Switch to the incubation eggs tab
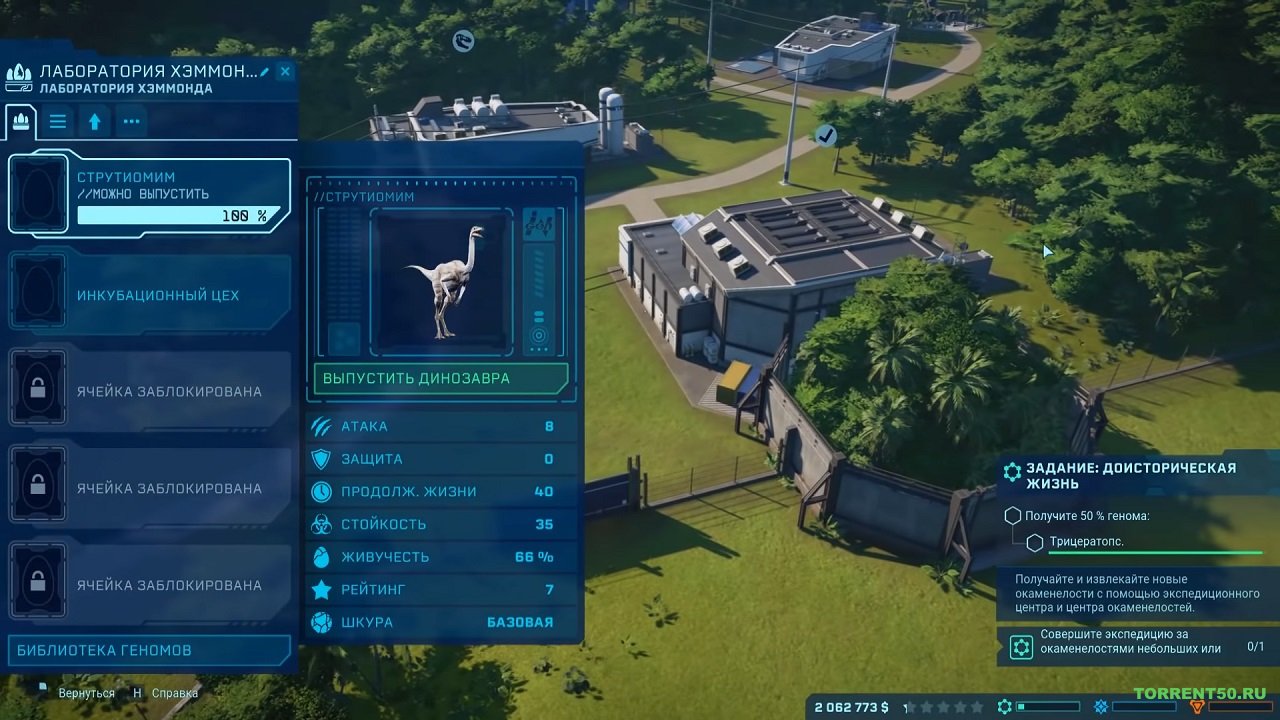 (21, 122)
